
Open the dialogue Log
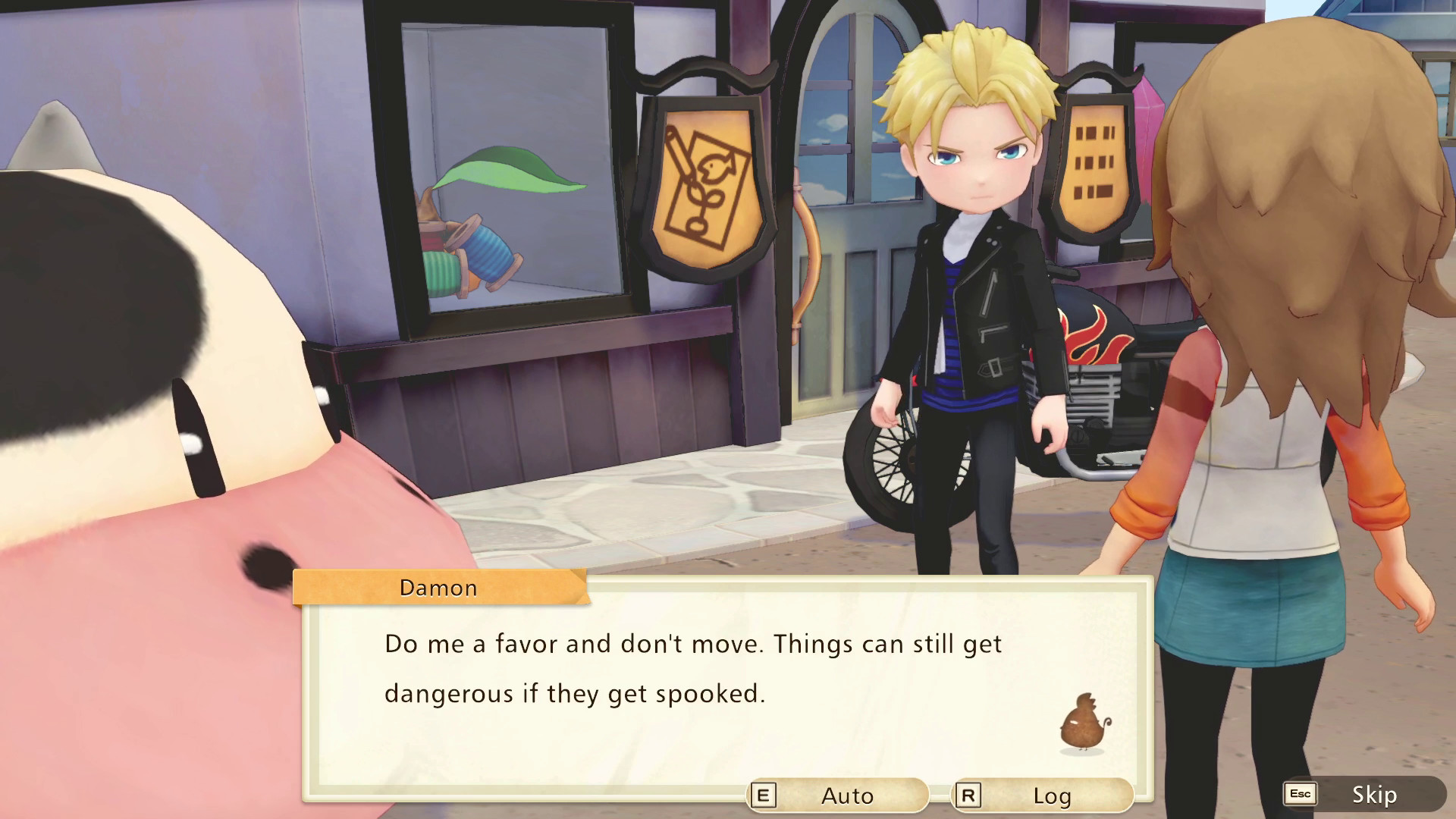(1050, 795)
